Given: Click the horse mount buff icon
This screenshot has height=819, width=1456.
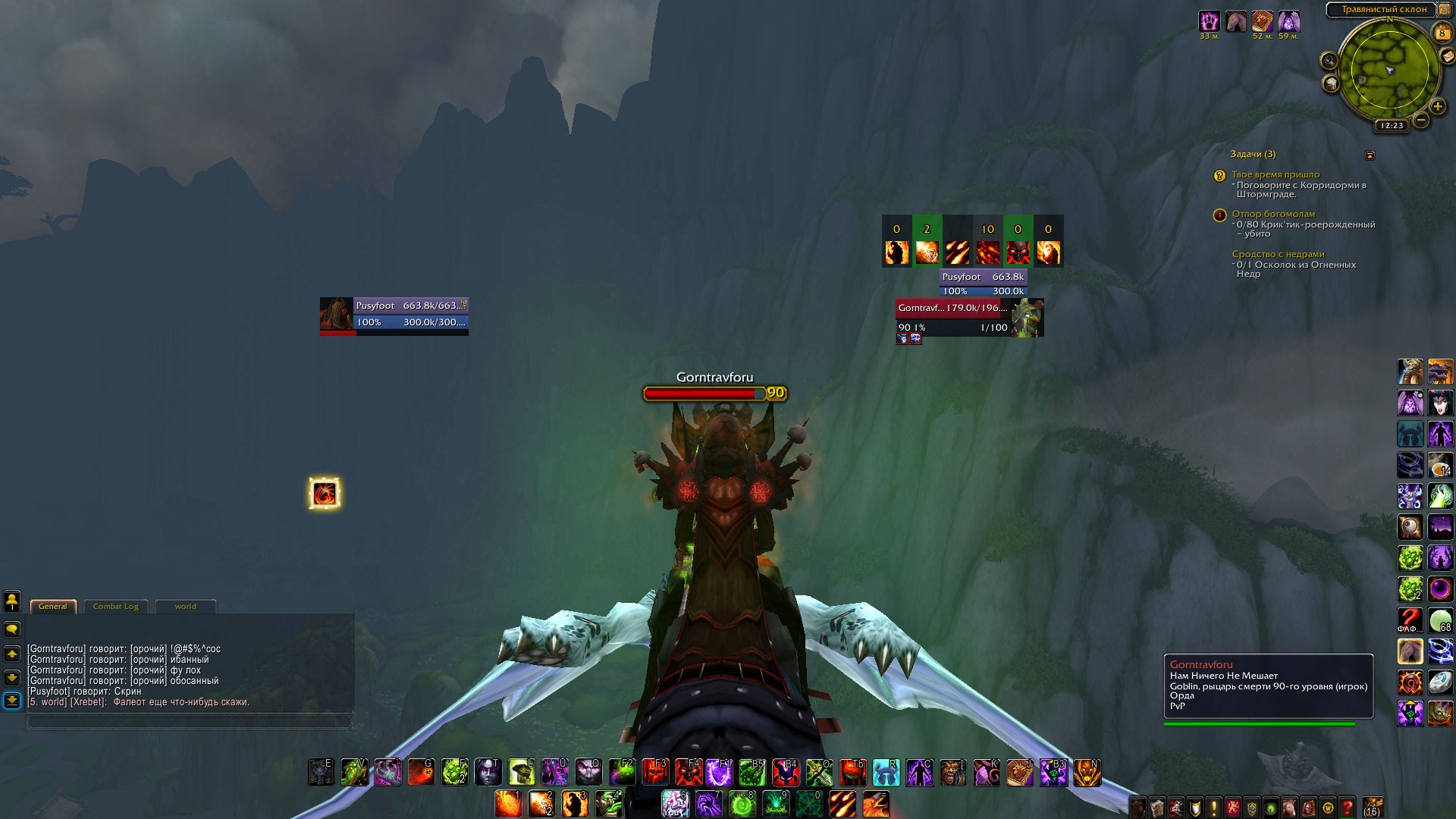Looking at the screenshot, I should click(1236, 21).
